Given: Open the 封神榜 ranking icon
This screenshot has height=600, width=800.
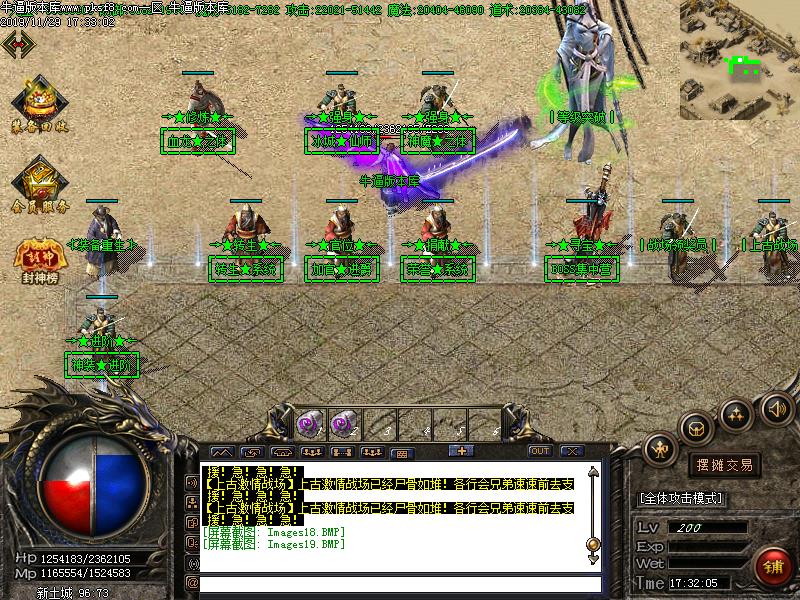Looking at the screenshot, I should [38, 259].
